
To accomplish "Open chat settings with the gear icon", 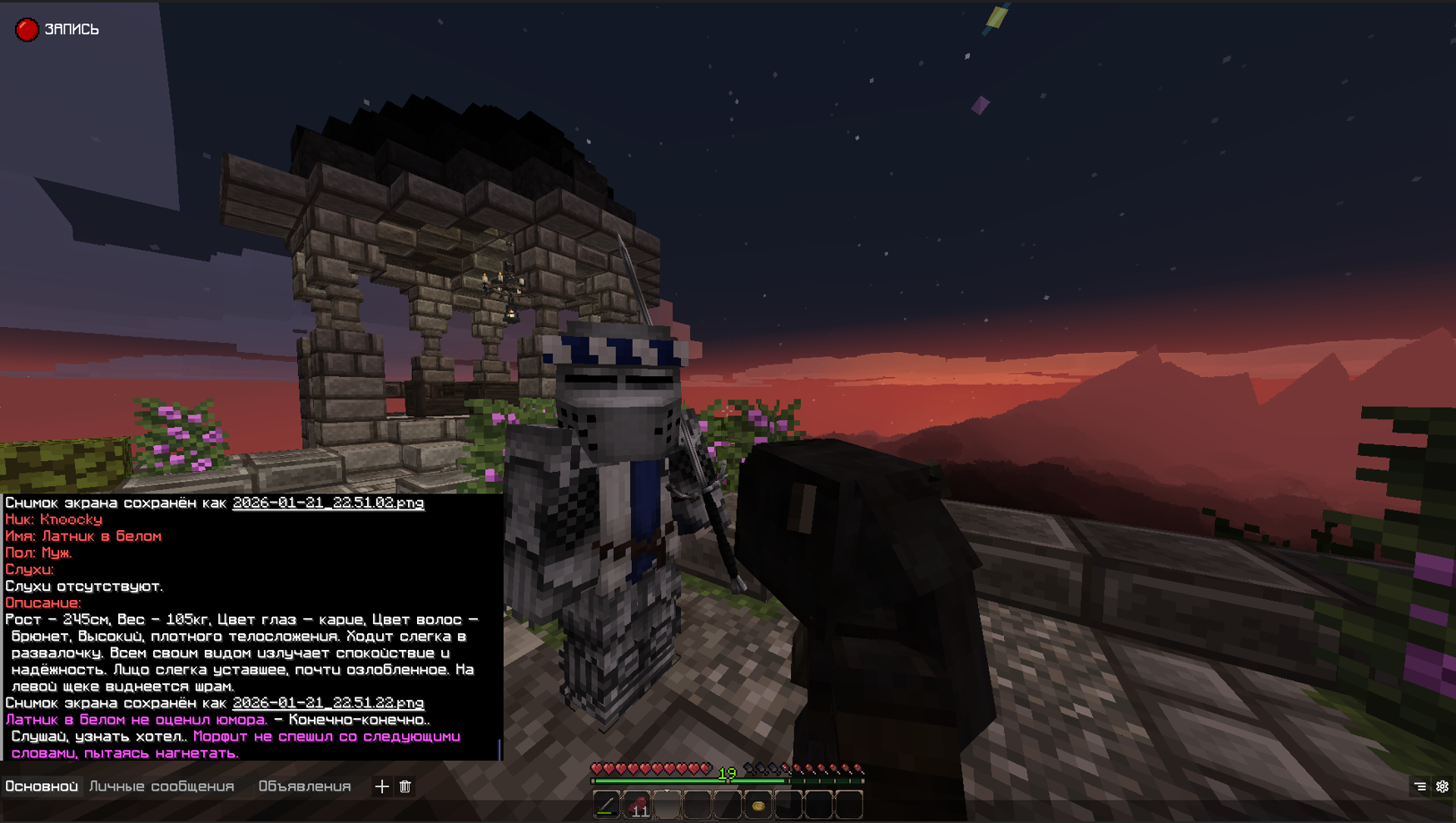I will click(x=1443, y=786).
